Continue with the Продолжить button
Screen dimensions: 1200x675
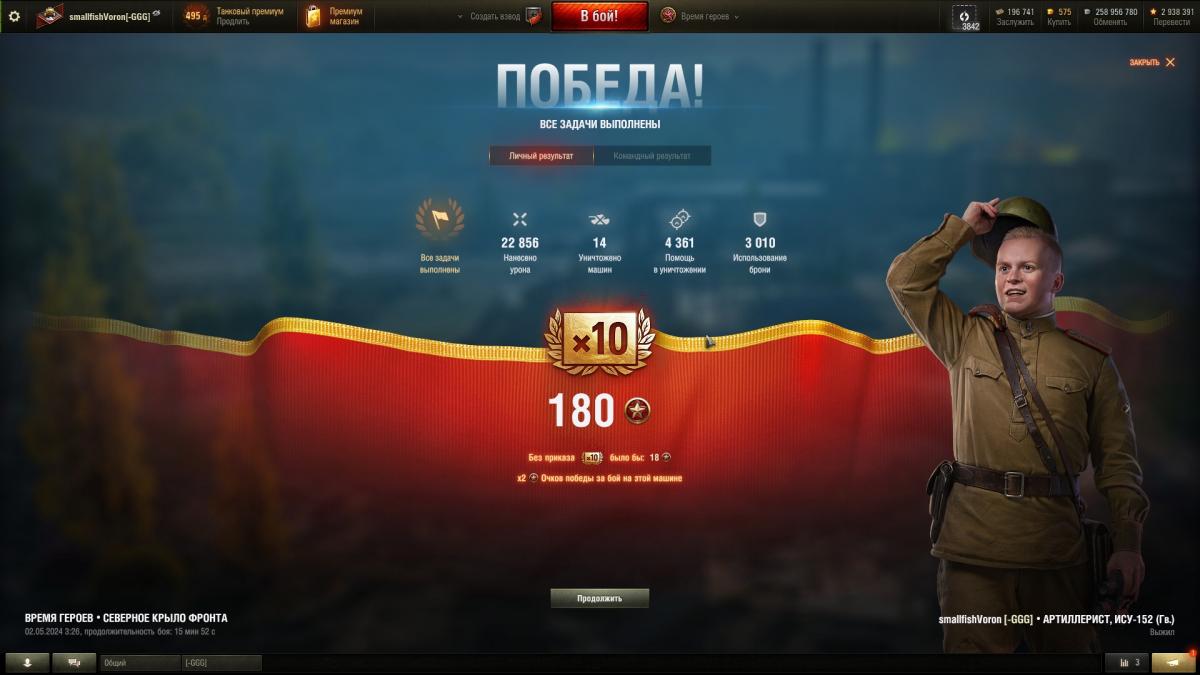point(600,598)
